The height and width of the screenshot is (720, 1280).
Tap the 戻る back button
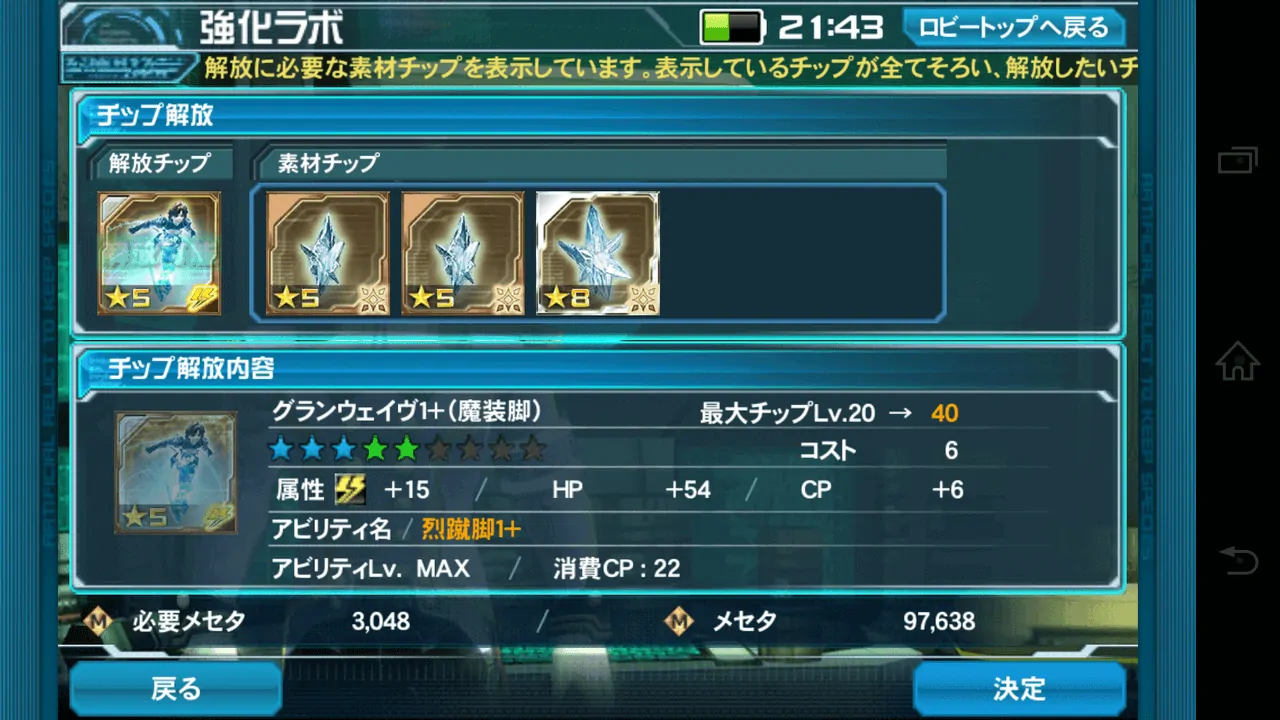176,689
